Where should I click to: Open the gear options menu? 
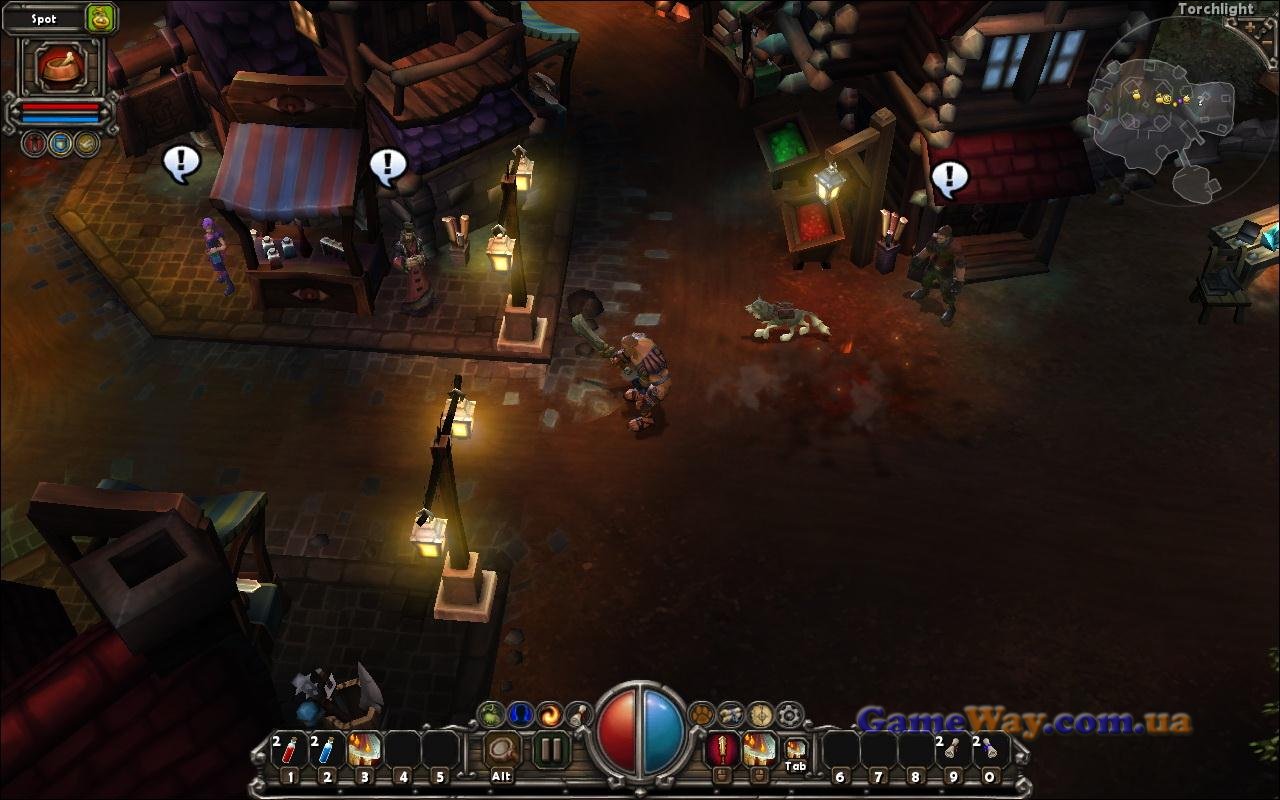(x=791, y=714)
